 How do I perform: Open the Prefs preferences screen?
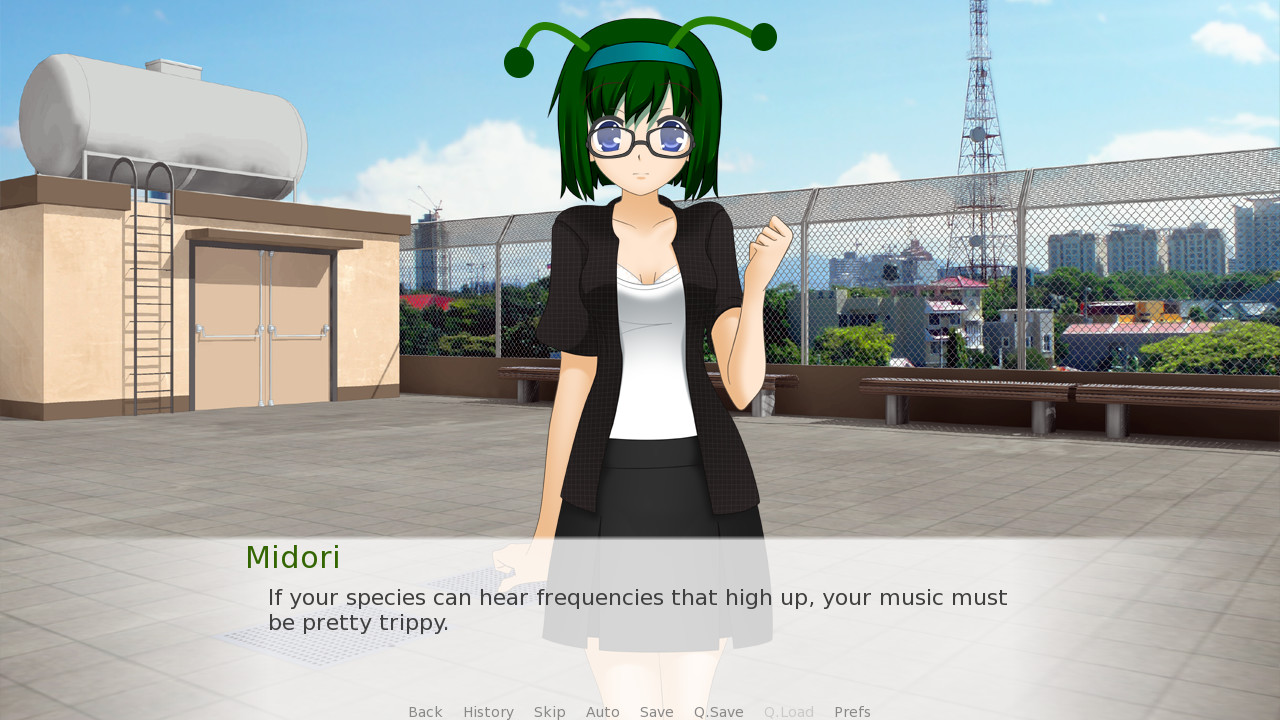pyautogui.click(x=851, y=711)
